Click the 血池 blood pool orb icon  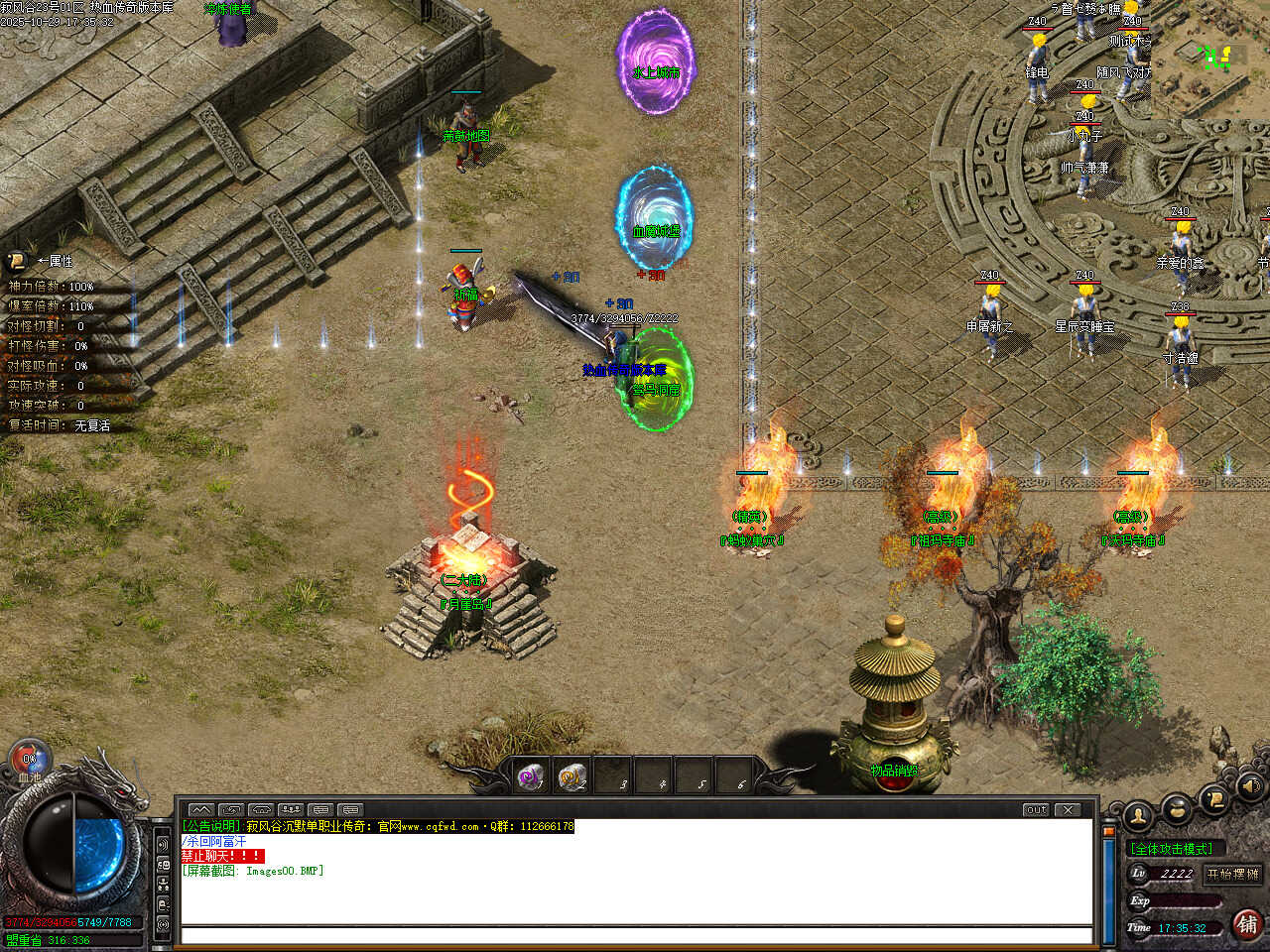30,760
